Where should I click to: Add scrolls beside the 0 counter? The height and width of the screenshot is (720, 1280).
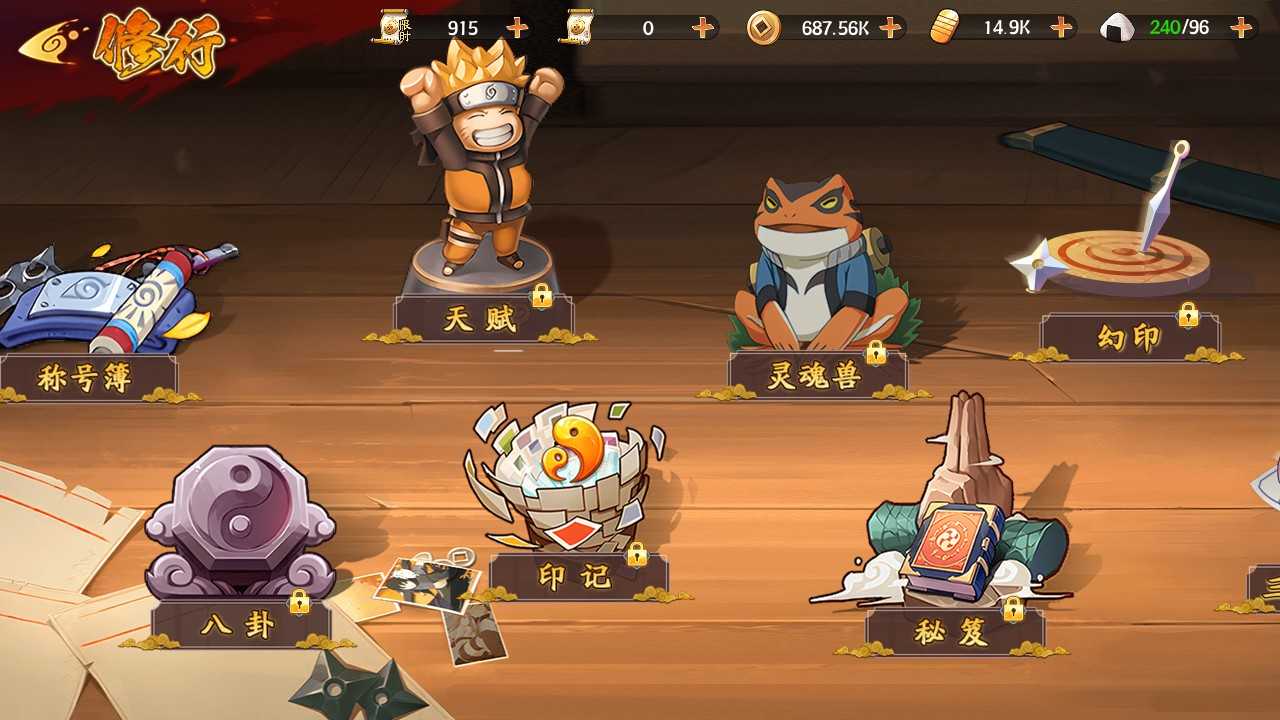703,28
